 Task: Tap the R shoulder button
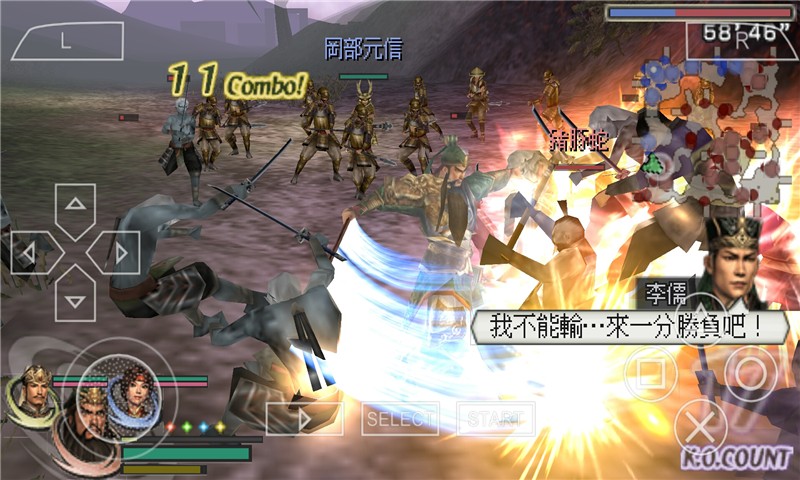click(742, 41)
